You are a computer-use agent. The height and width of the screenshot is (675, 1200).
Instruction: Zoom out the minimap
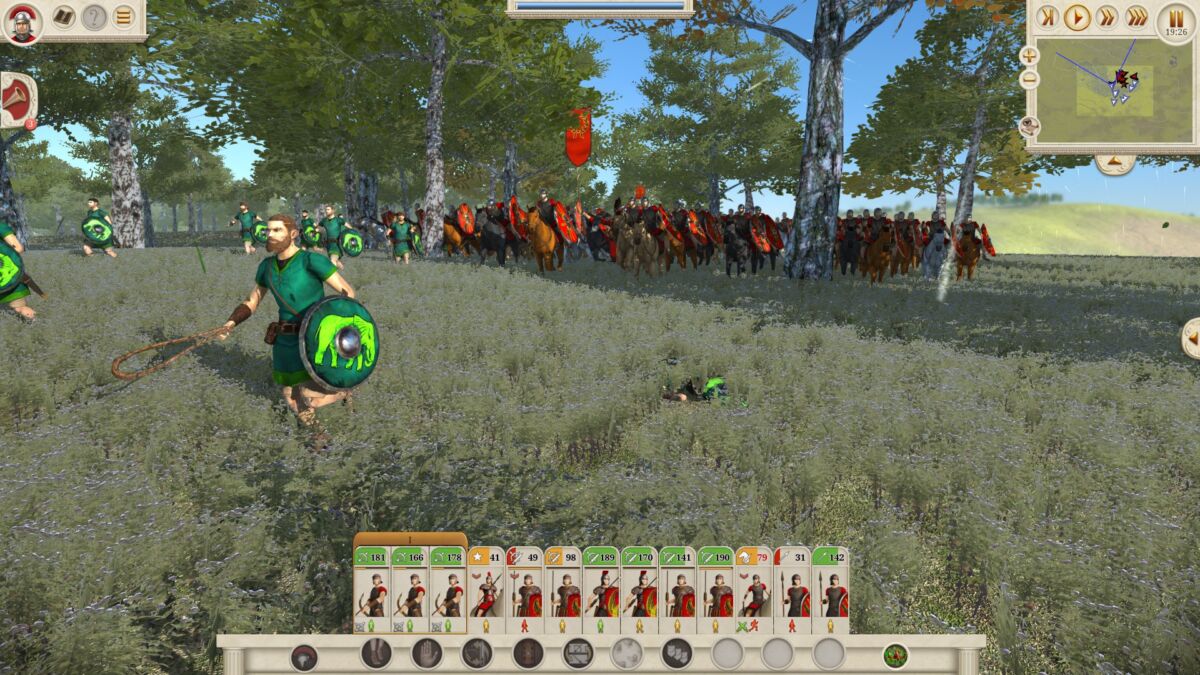[1029, 79]
